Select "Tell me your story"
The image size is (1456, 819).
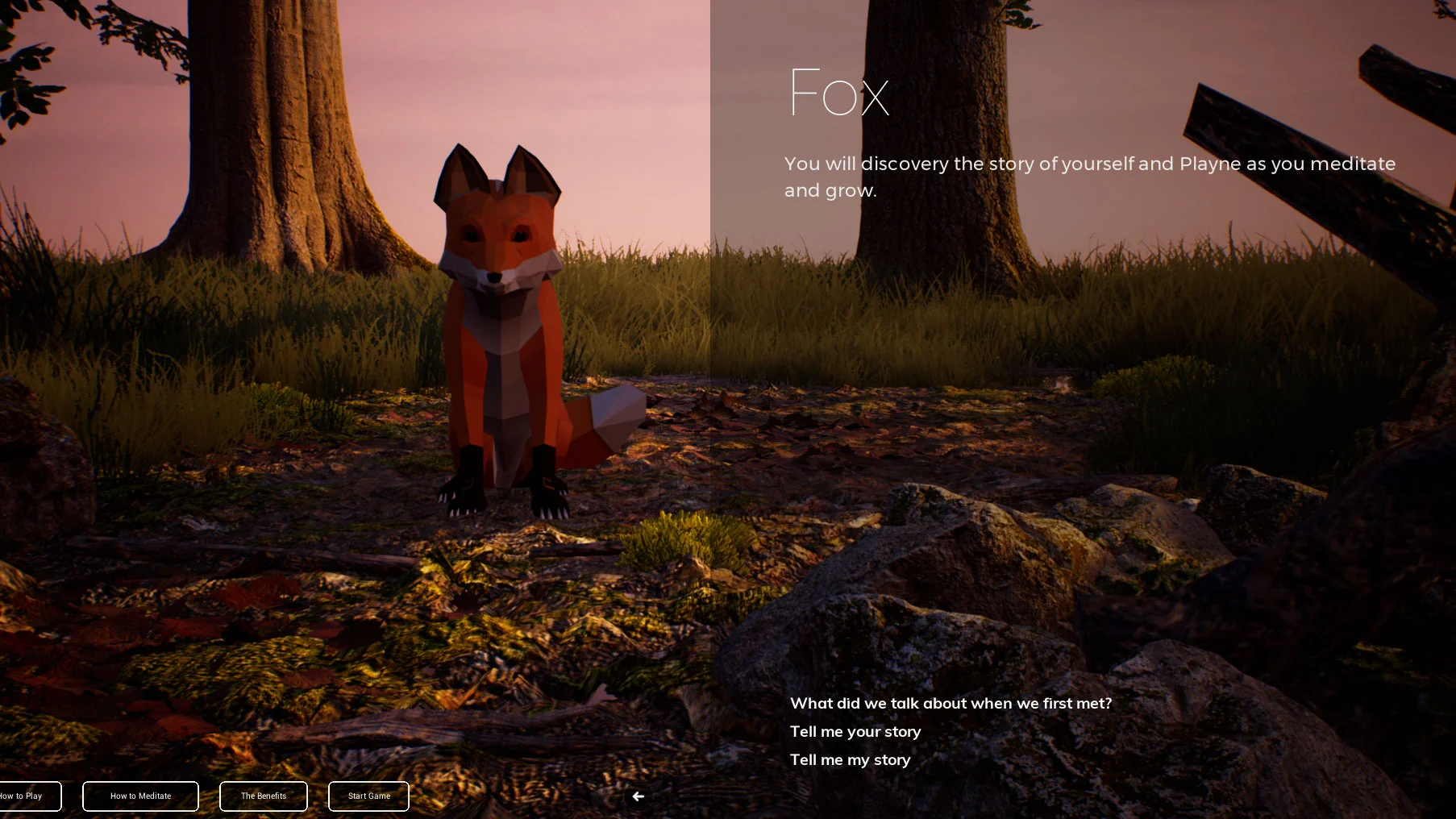pyautogui.click(x=855, y=732)
